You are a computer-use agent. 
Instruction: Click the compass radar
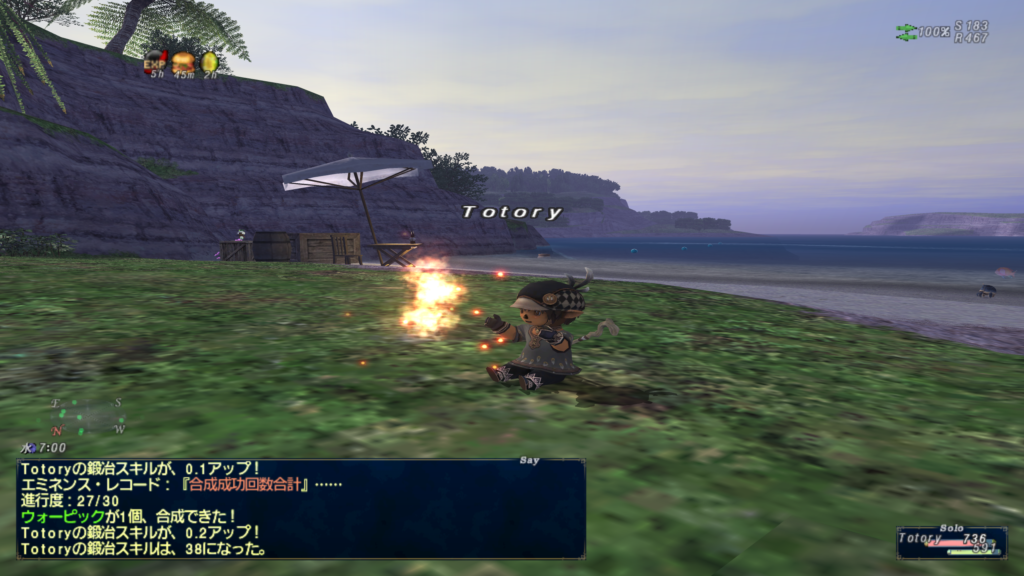click(88, 415)
